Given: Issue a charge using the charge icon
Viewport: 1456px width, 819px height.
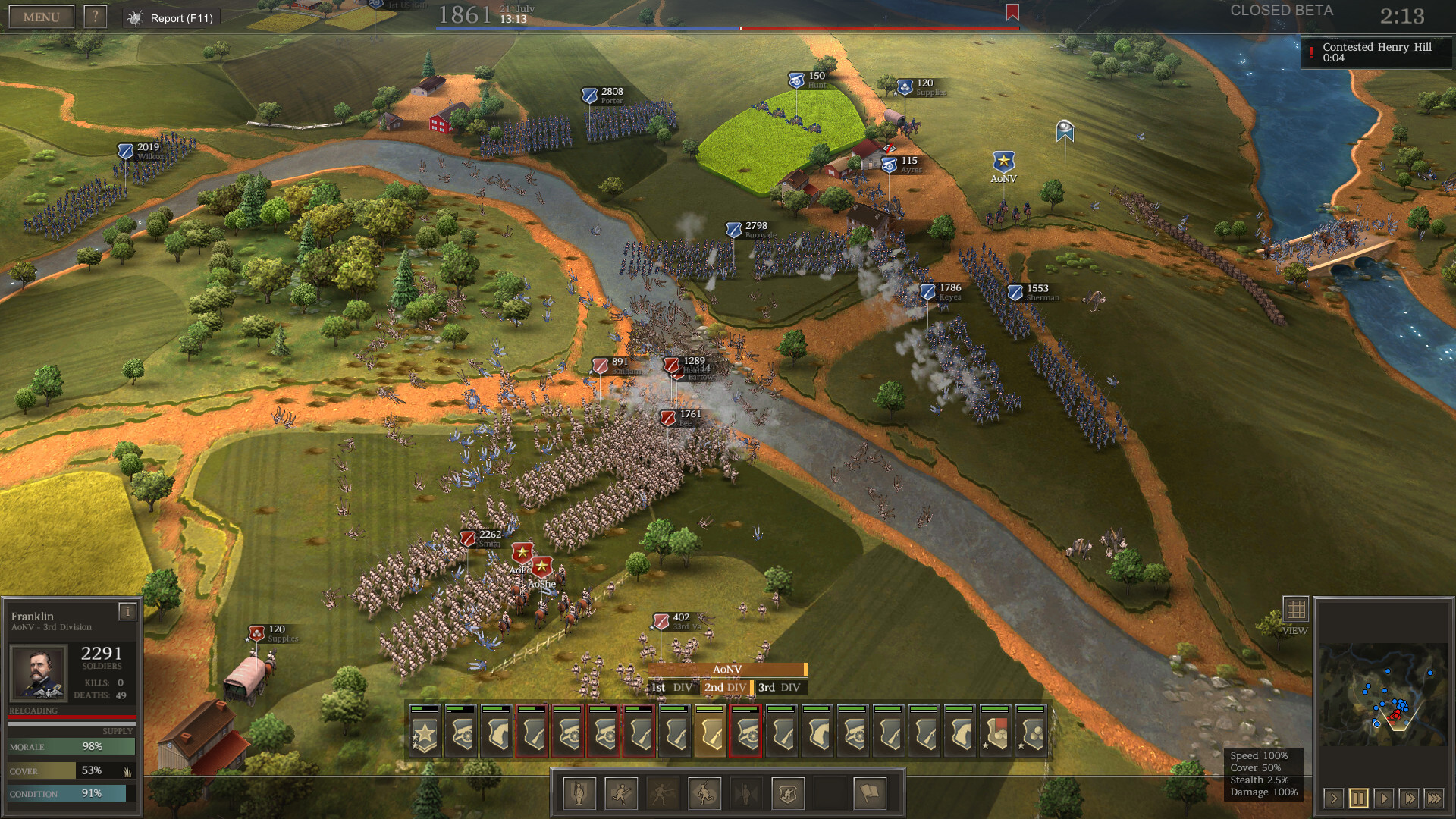Looking at the screenshot, I should [706, 794].
